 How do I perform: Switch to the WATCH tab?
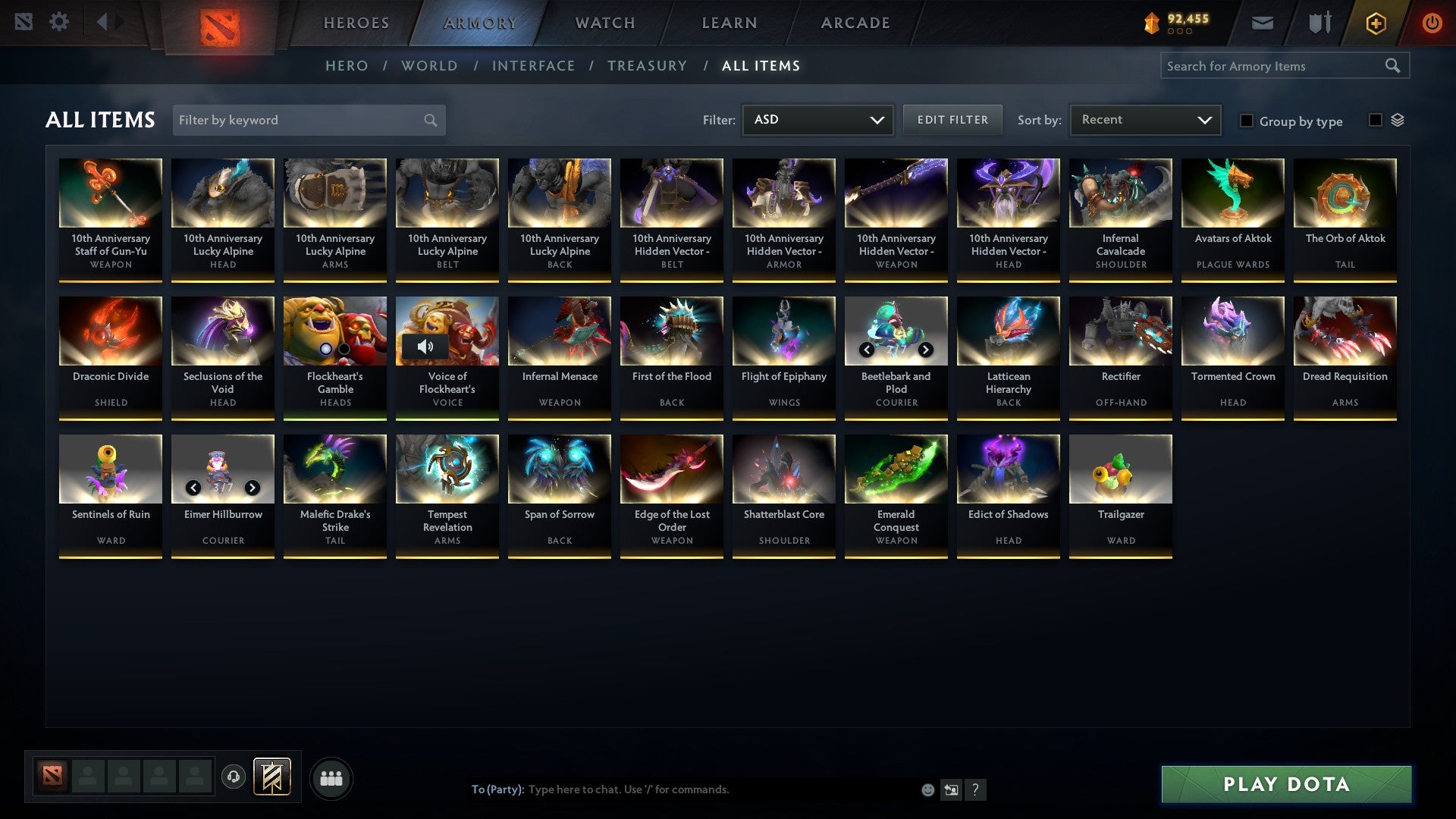[x=604, y=23]
